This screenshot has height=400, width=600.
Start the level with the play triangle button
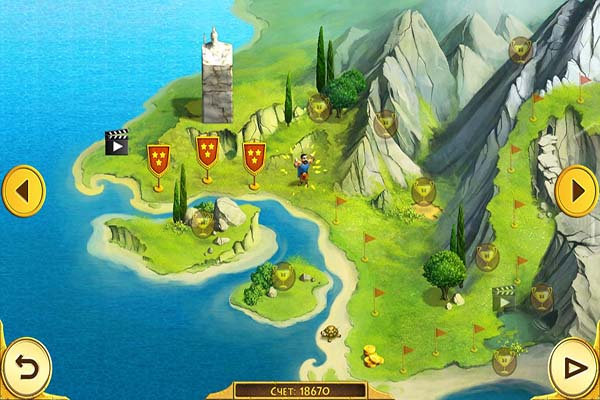pos(574,367)
